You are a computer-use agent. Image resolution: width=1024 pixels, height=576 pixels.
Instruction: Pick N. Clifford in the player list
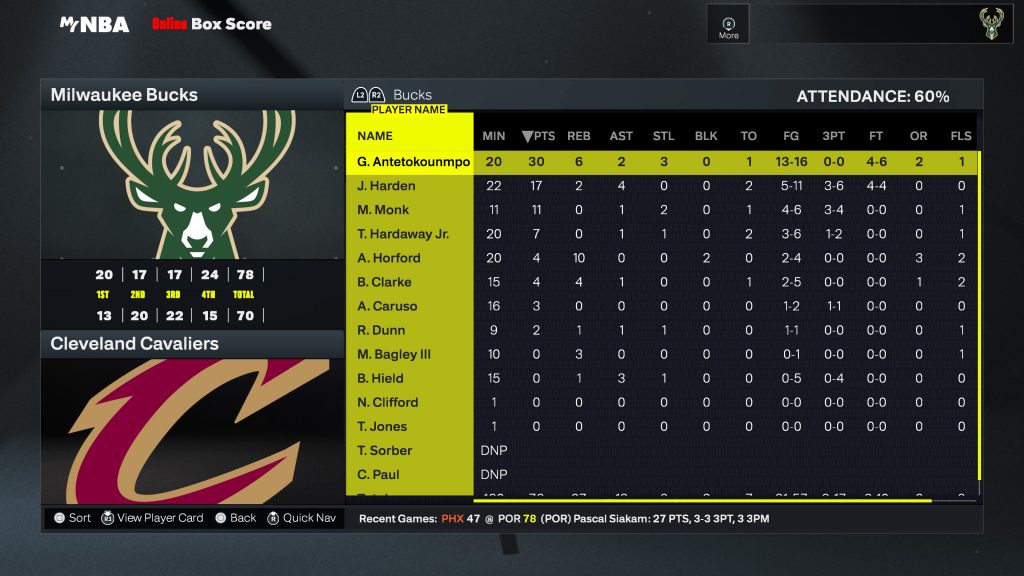[387, 402]
